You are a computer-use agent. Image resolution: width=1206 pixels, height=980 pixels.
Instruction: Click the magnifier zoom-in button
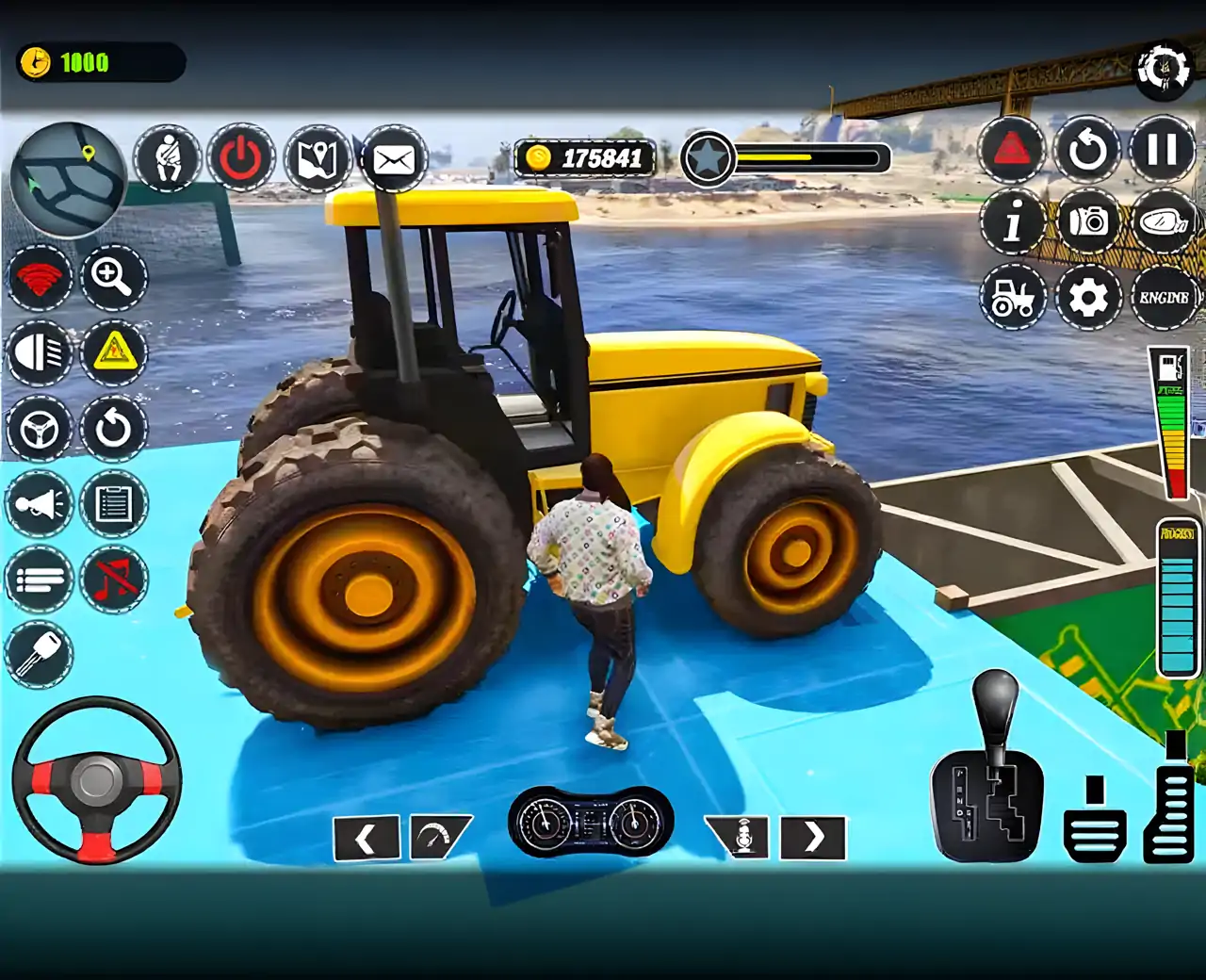tap(113, 278)
